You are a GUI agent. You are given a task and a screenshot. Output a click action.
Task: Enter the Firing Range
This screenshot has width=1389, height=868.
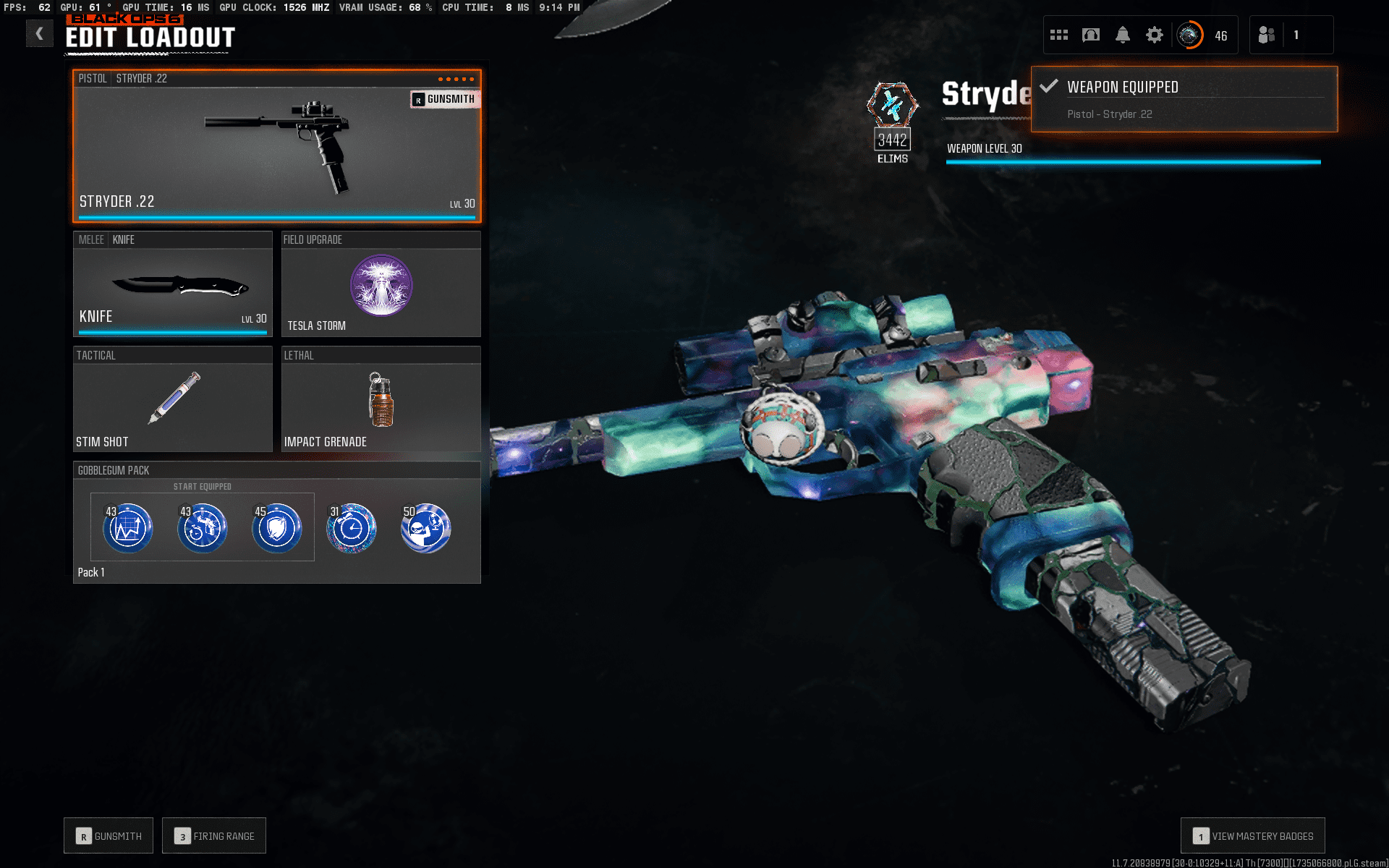(x=214, y=835)
